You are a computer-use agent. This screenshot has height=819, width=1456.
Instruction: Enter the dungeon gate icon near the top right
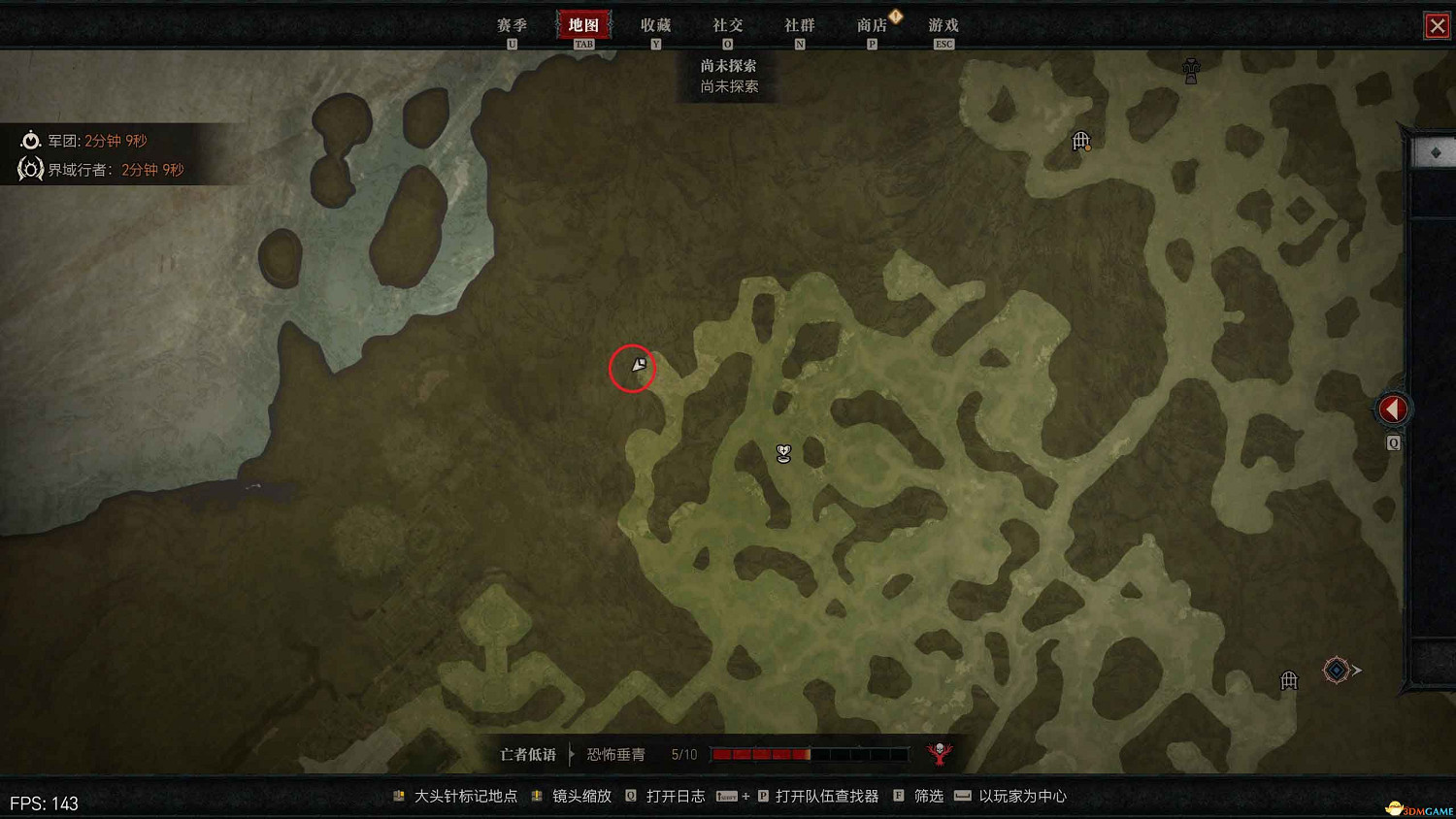(1080, 142)
